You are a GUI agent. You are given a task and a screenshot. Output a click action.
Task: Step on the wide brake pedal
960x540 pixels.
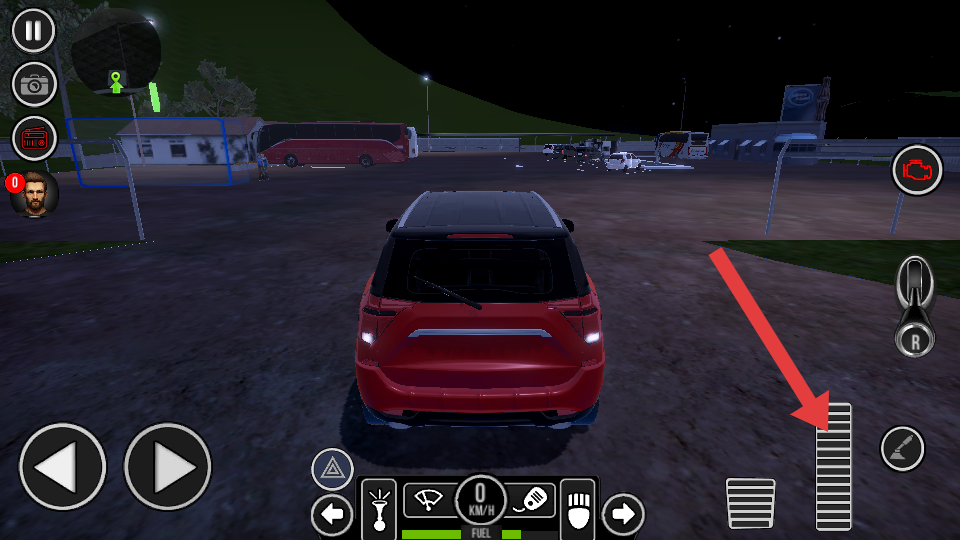750,503
